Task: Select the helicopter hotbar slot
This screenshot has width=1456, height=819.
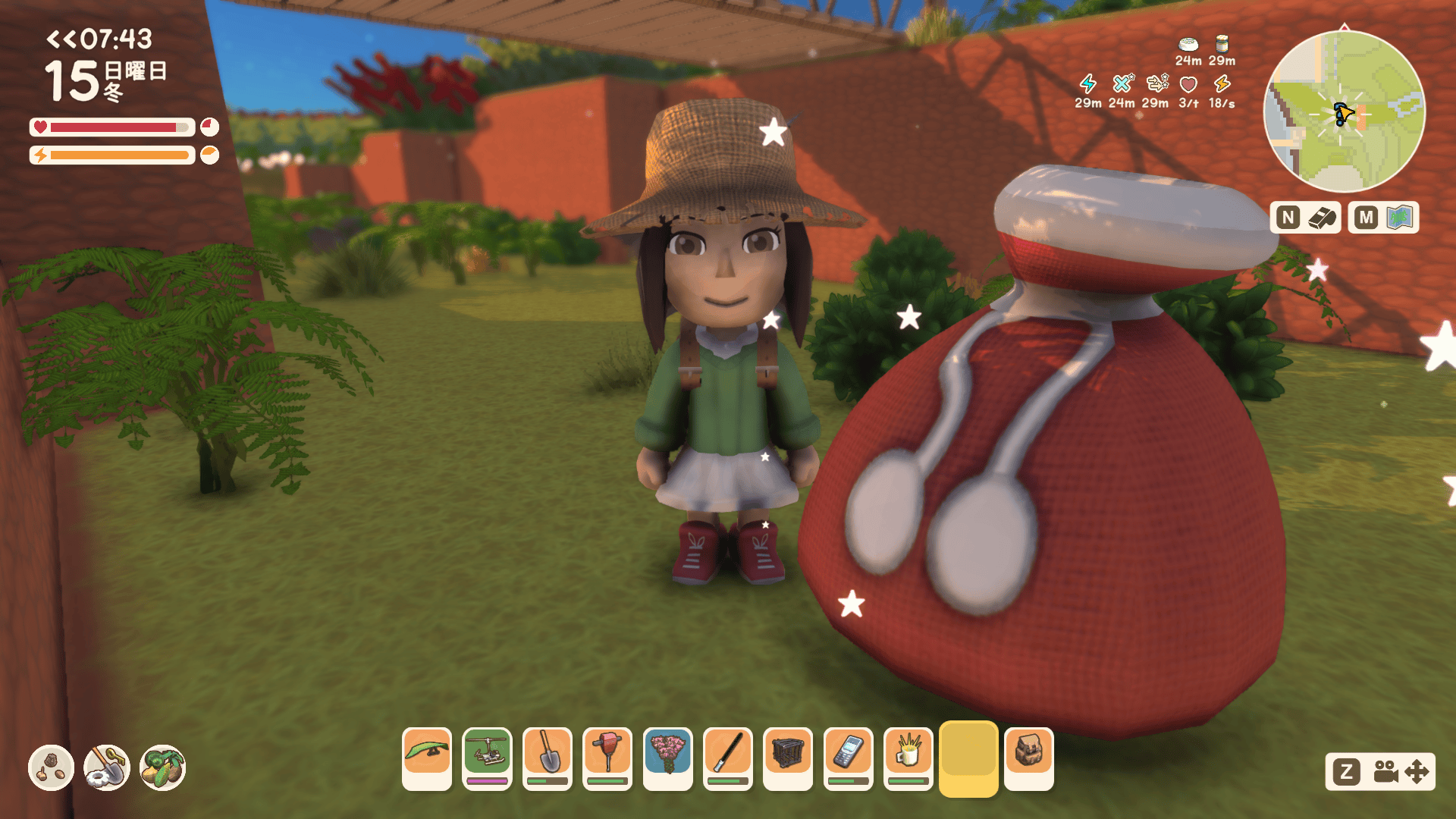Action: 487,758
